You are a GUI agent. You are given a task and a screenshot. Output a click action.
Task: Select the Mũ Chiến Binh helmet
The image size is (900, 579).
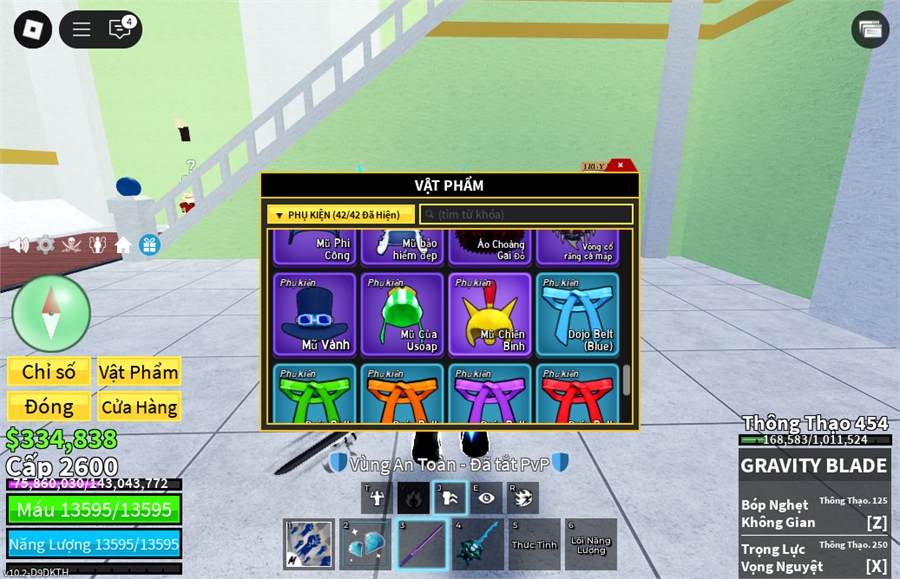coord(489,314)
